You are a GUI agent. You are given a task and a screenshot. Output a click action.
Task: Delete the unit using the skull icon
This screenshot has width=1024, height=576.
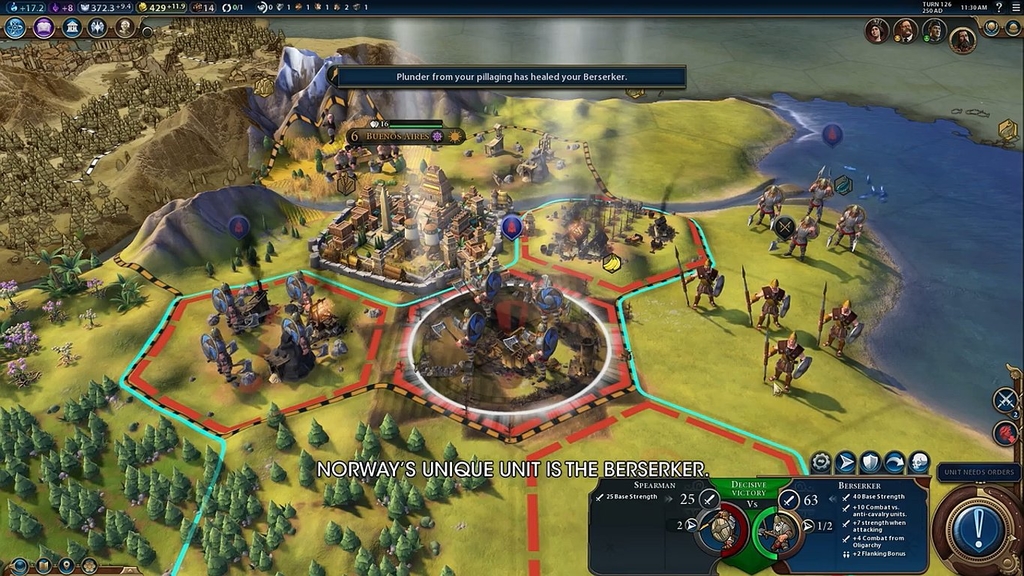point(919,462)
